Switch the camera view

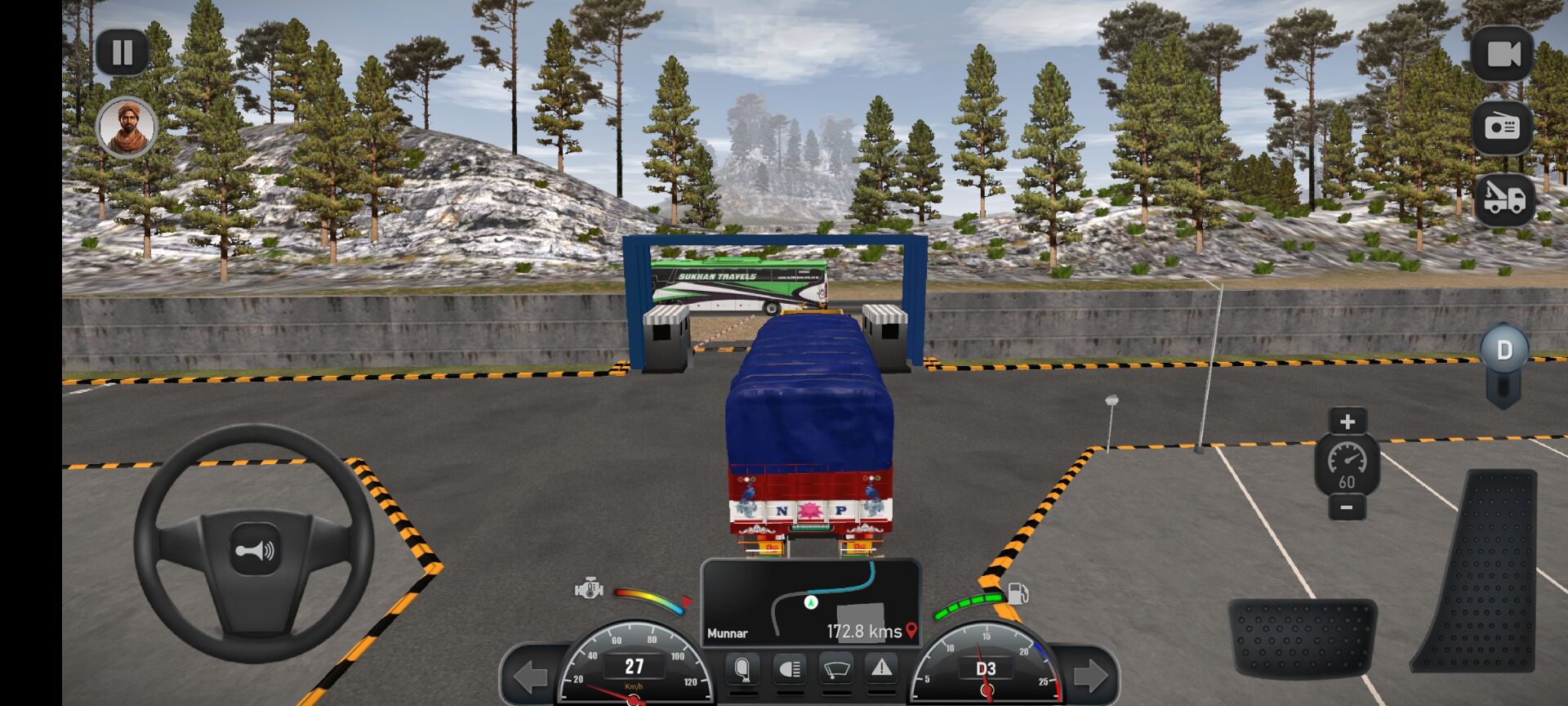click(x=1503, y=54)
